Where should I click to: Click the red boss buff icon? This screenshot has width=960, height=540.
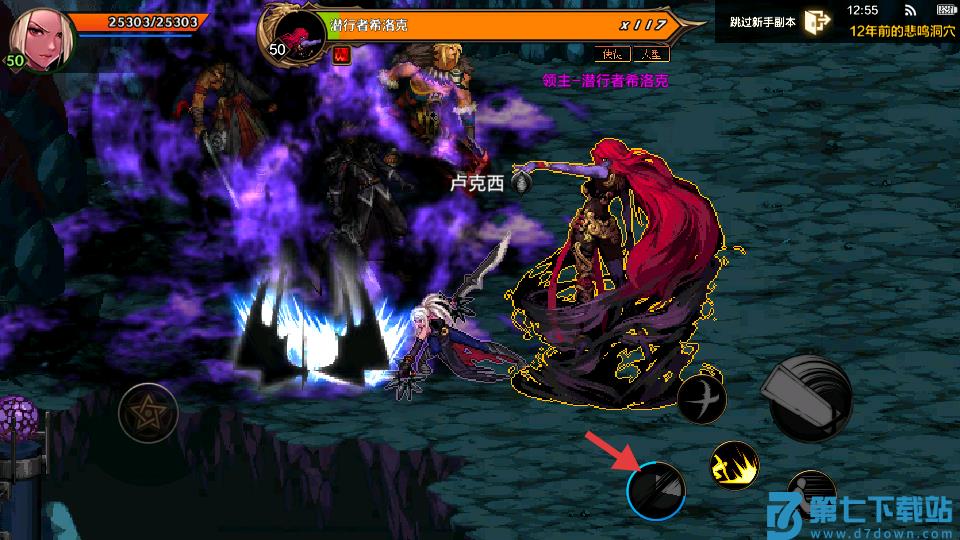(x=340, y=55)
